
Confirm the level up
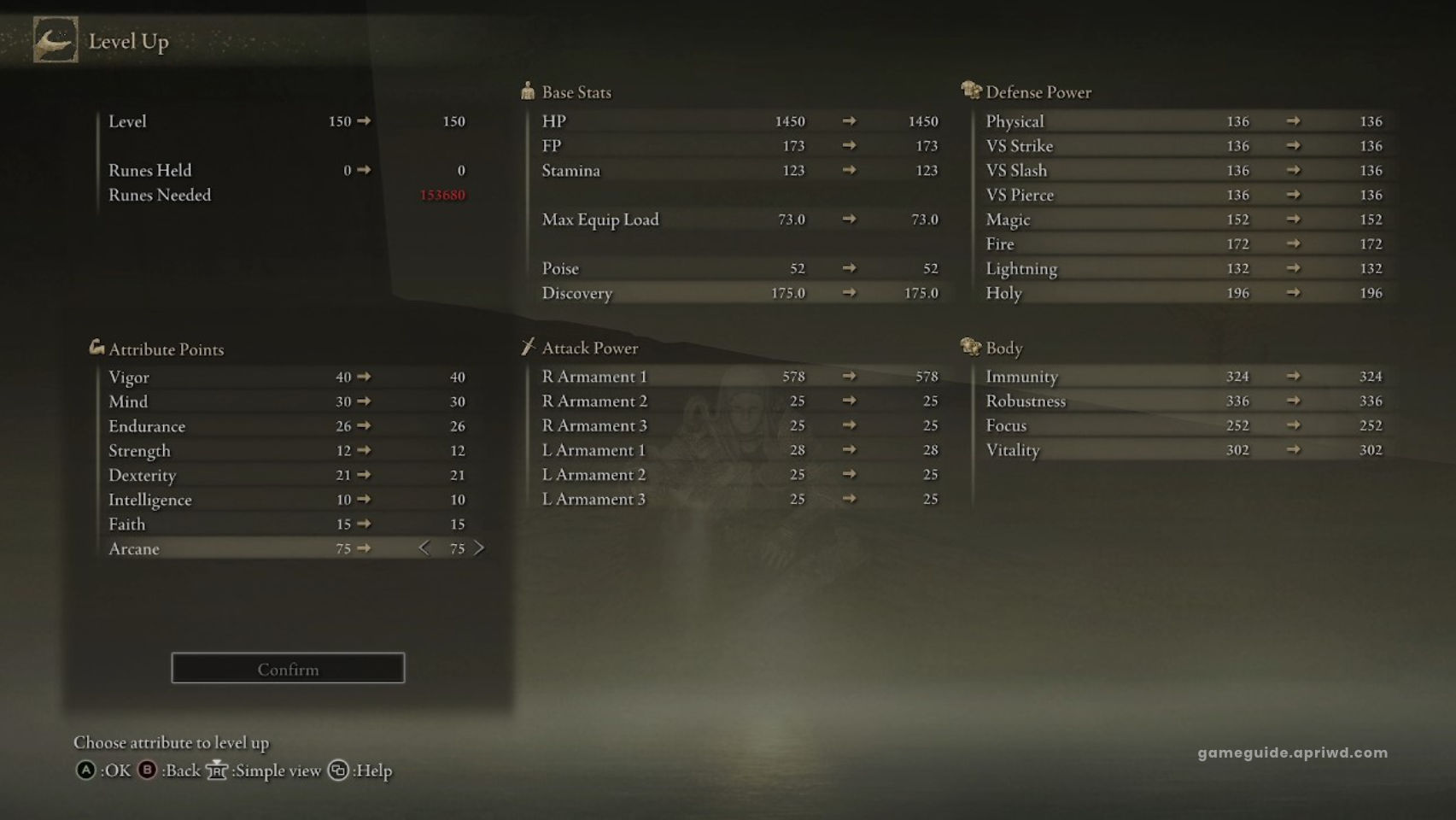point(288,669)
